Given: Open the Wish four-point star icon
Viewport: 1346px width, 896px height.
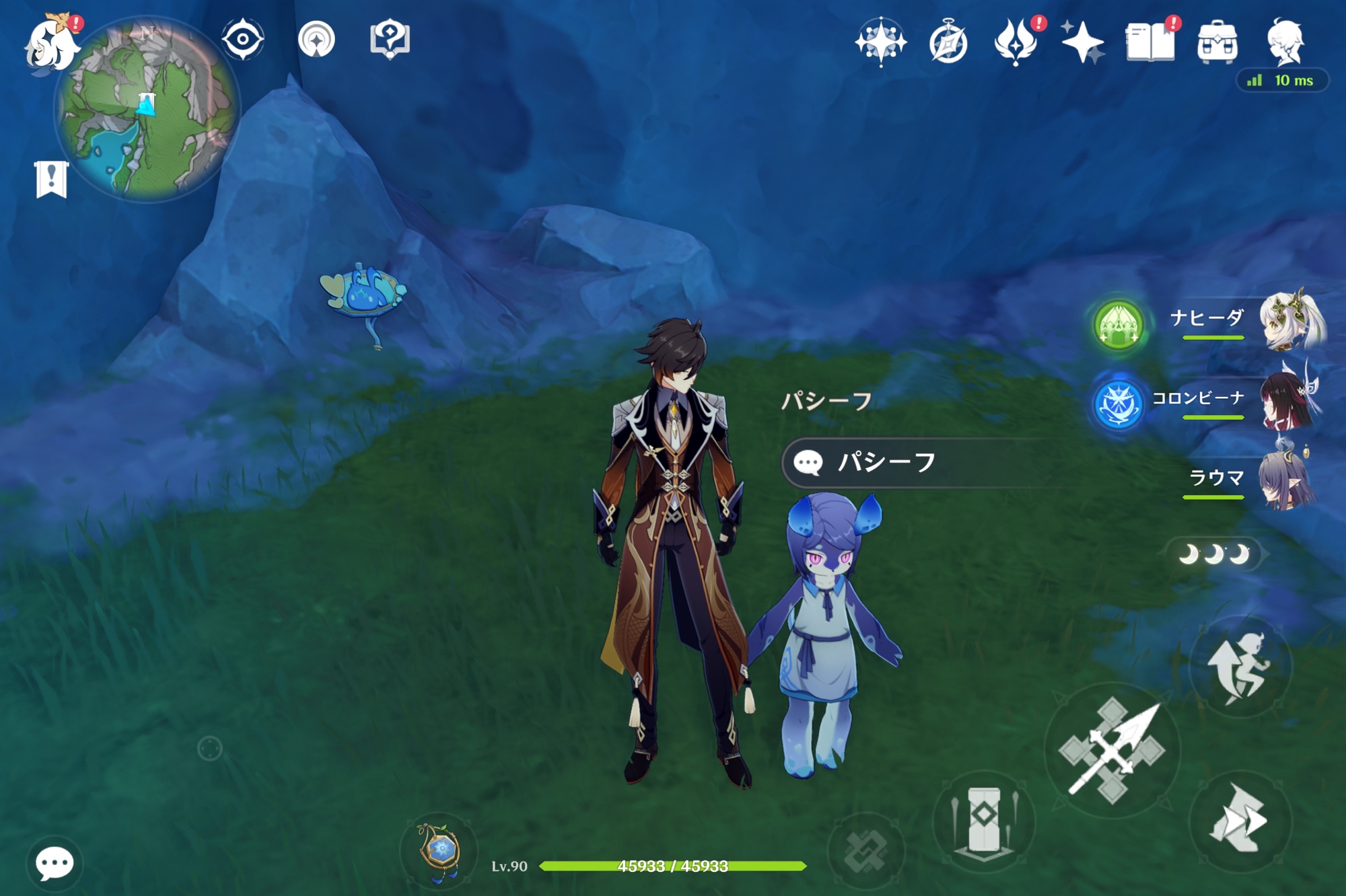Looking at the screenshot, I should pos(1082,42).
